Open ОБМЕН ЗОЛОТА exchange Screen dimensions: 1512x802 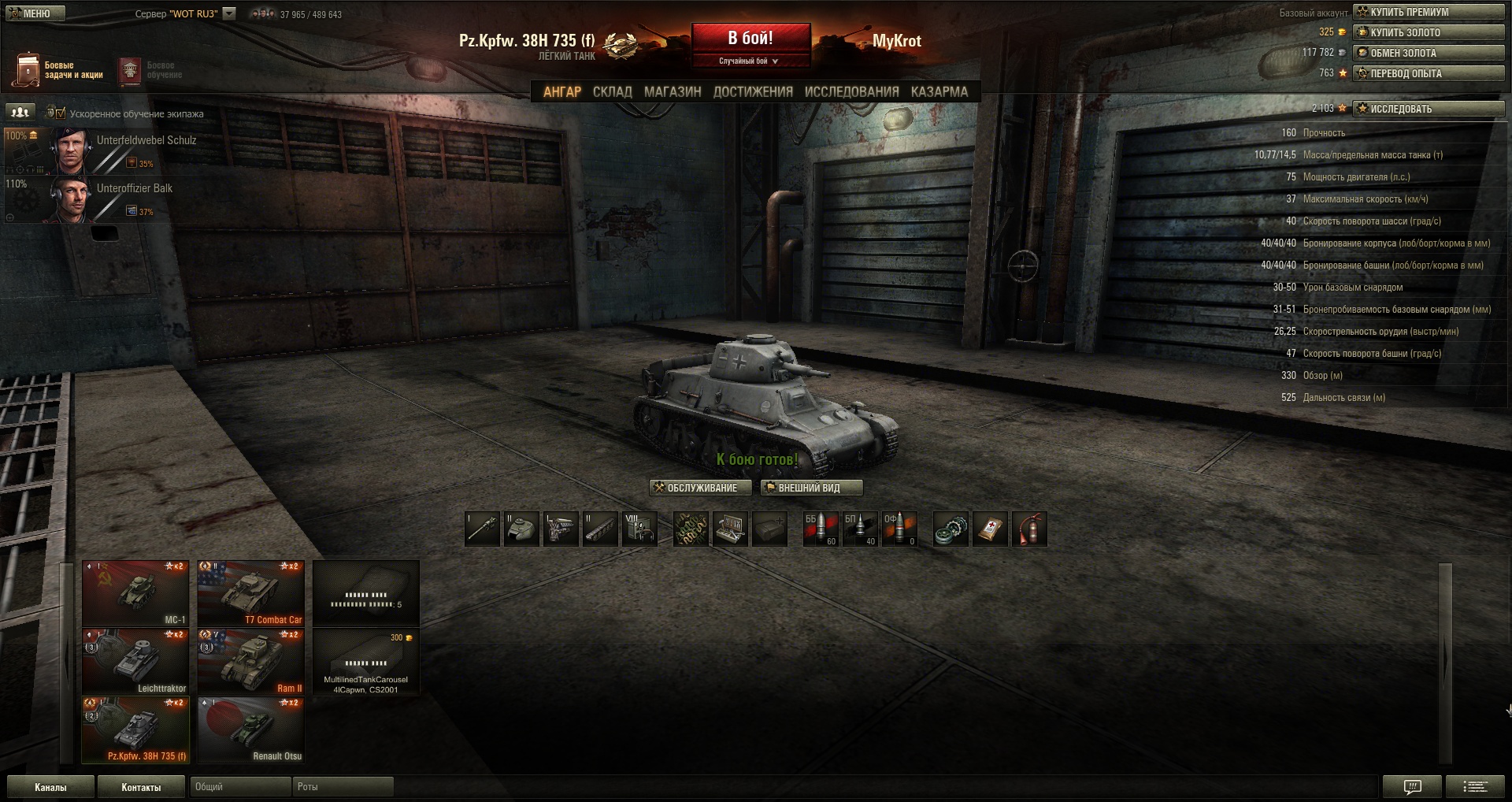[x=1429, y=53]
